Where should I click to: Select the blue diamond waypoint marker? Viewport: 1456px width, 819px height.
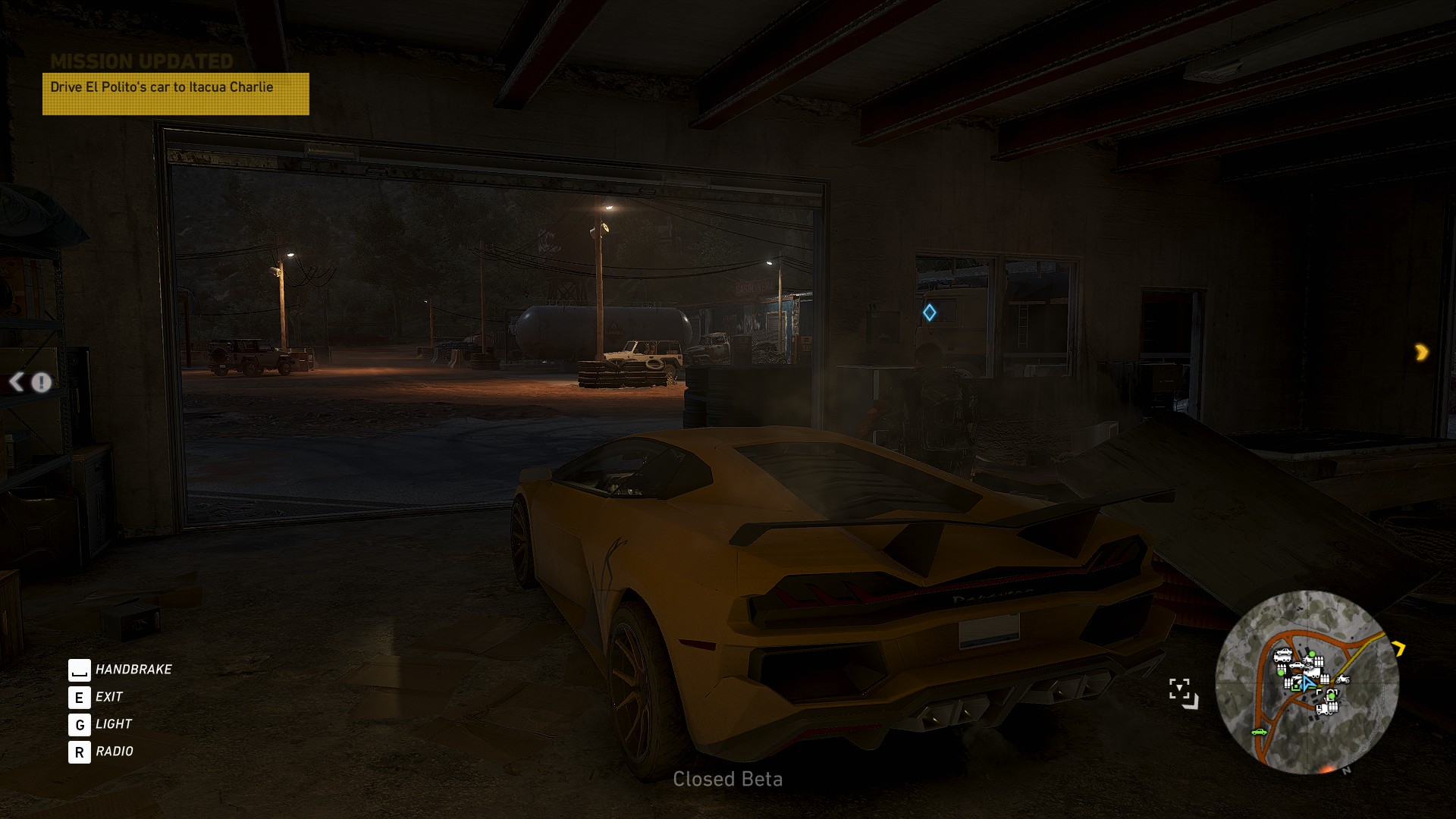tap(929, 312)
